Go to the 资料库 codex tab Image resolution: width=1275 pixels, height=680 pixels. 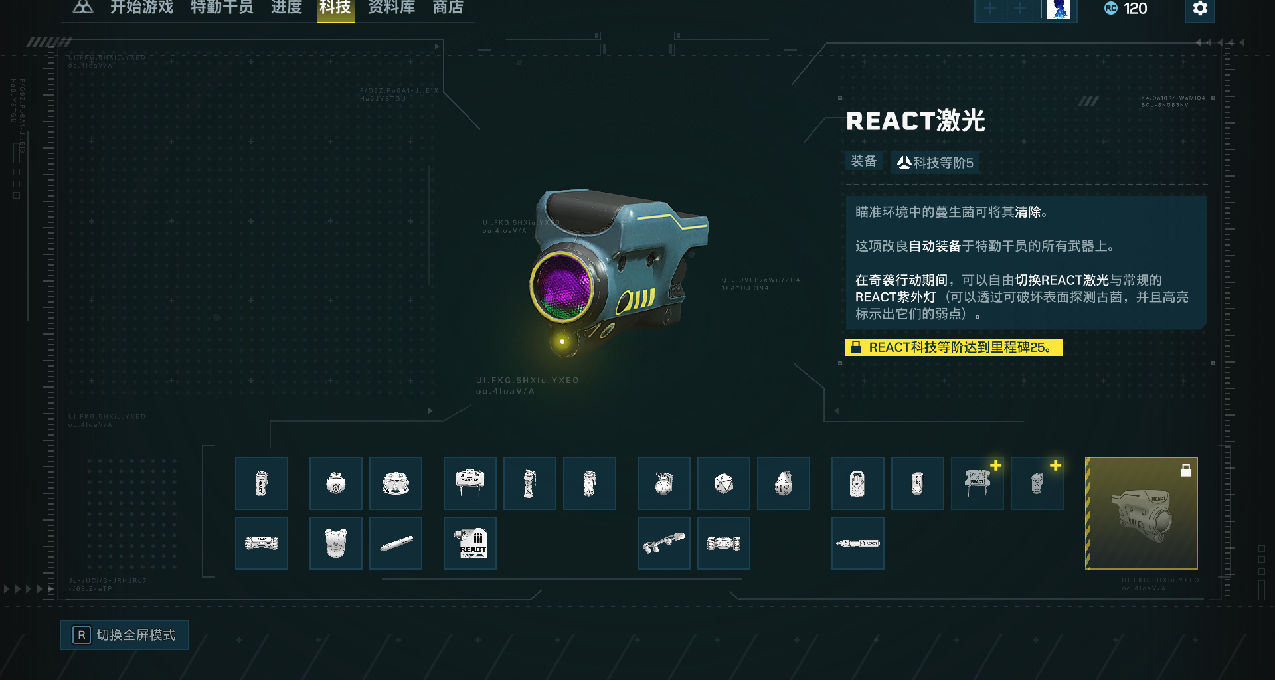point(392,8)
